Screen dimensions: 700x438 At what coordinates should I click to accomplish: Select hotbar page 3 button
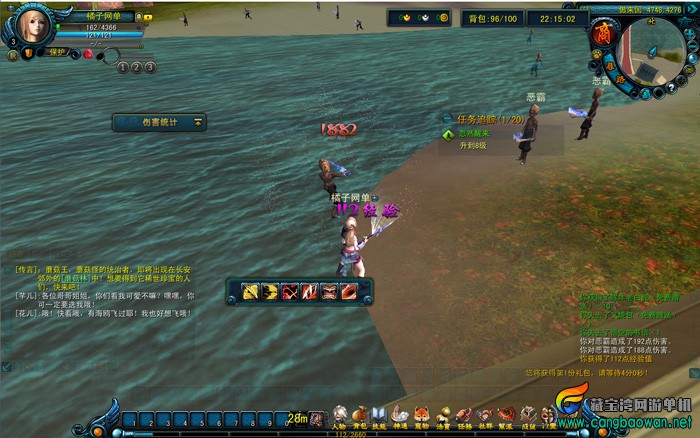click(150, 67)
